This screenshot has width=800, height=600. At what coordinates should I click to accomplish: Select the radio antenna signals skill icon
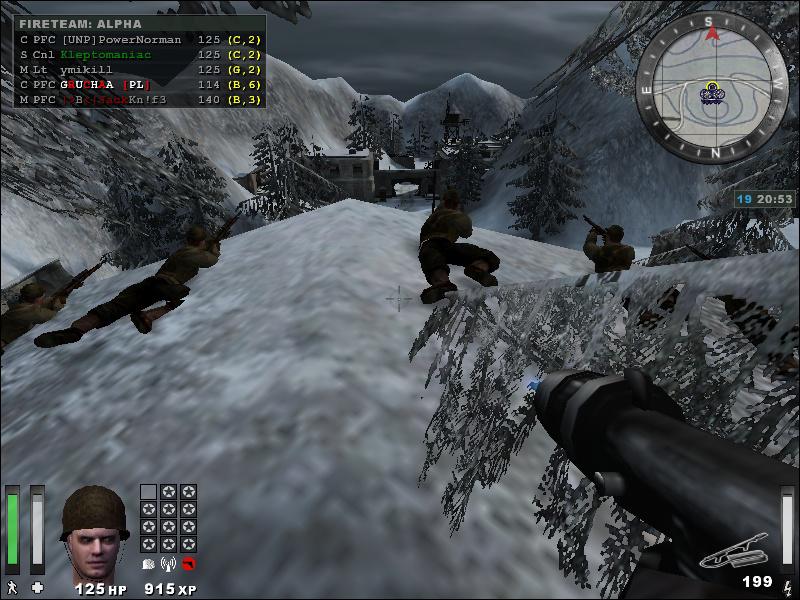[168, 564]
